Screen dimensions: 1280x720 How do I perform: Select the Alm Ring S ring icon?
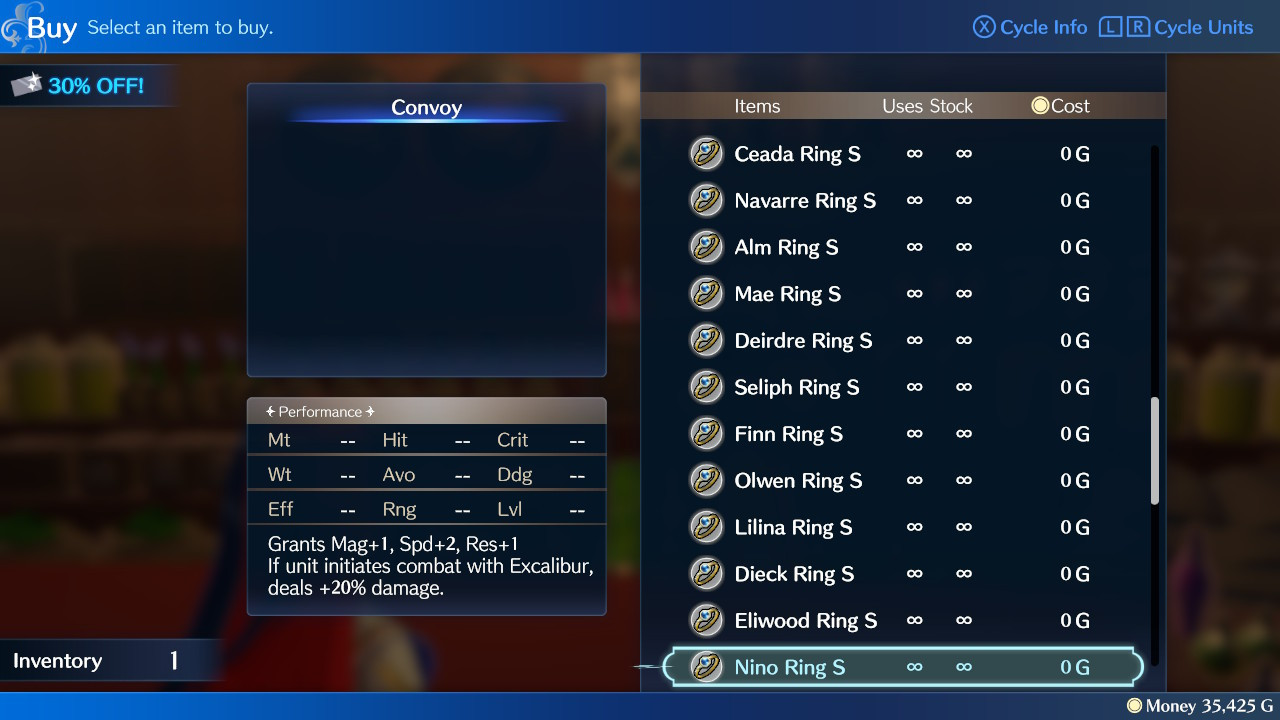click(707, 247)
